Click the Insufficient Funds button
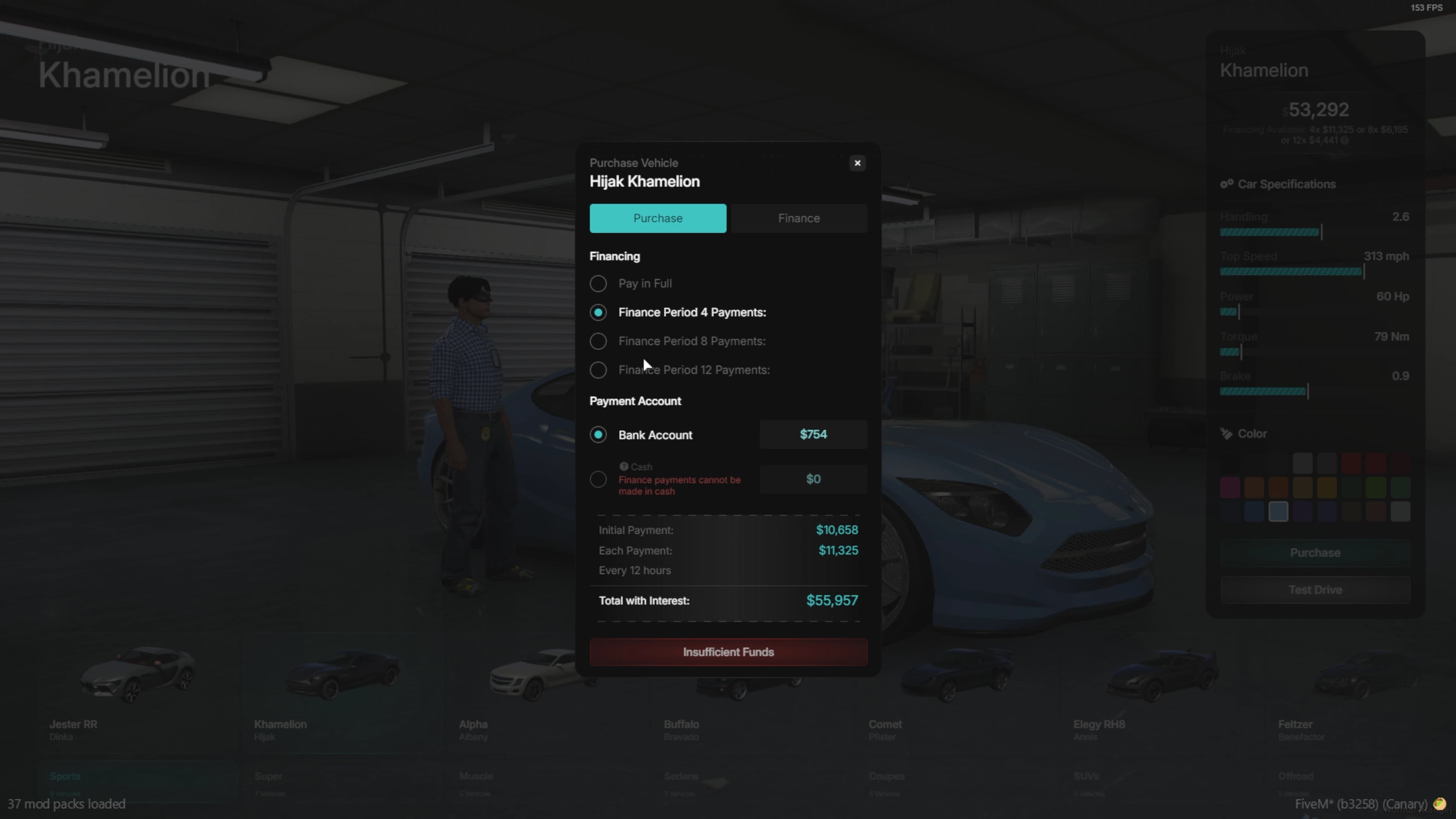 pos(728,652)
